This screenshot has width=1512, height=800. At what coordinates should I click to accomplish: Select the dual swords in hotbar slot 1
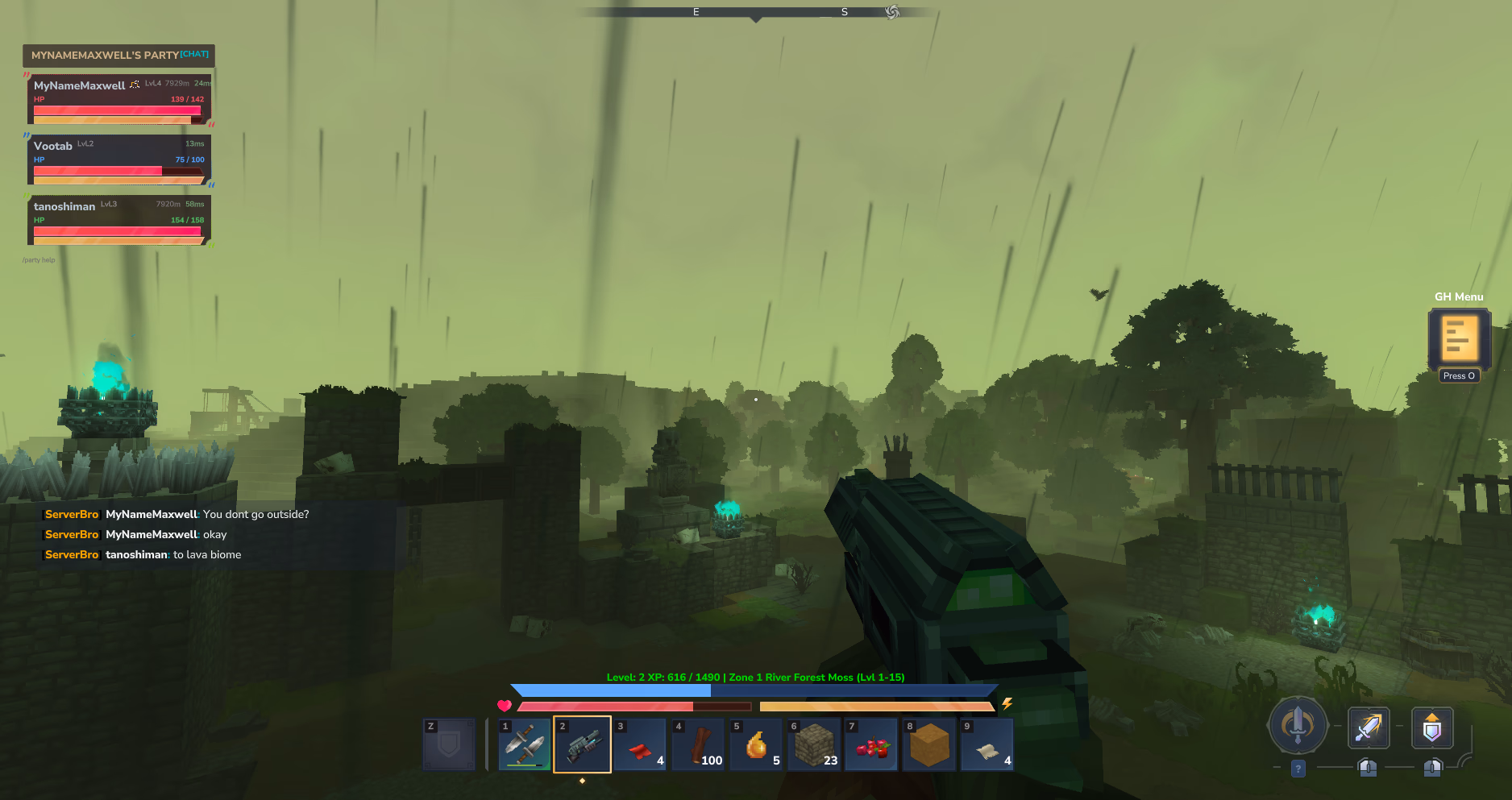coord(524,743)
